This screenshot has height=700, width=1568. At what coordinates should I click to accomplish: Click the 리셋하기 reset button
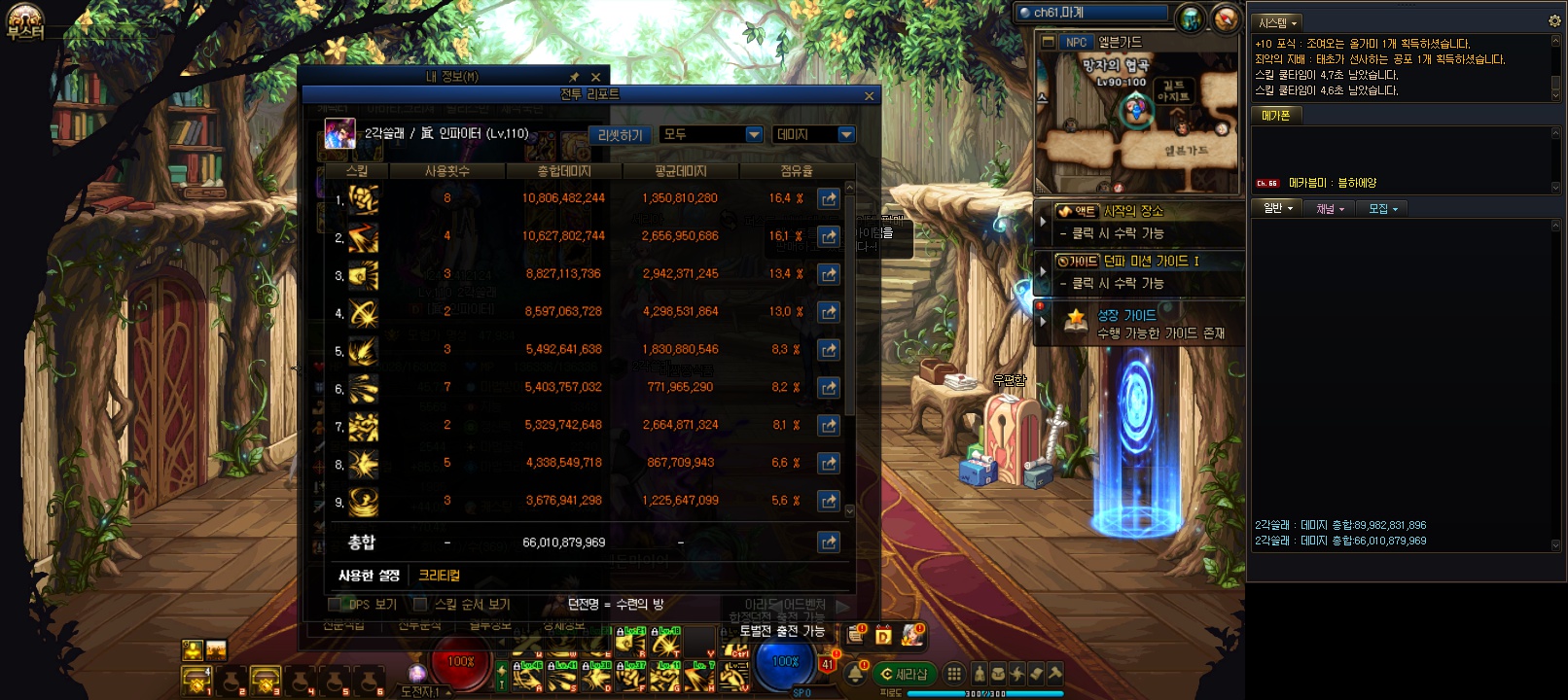(620, 135)
